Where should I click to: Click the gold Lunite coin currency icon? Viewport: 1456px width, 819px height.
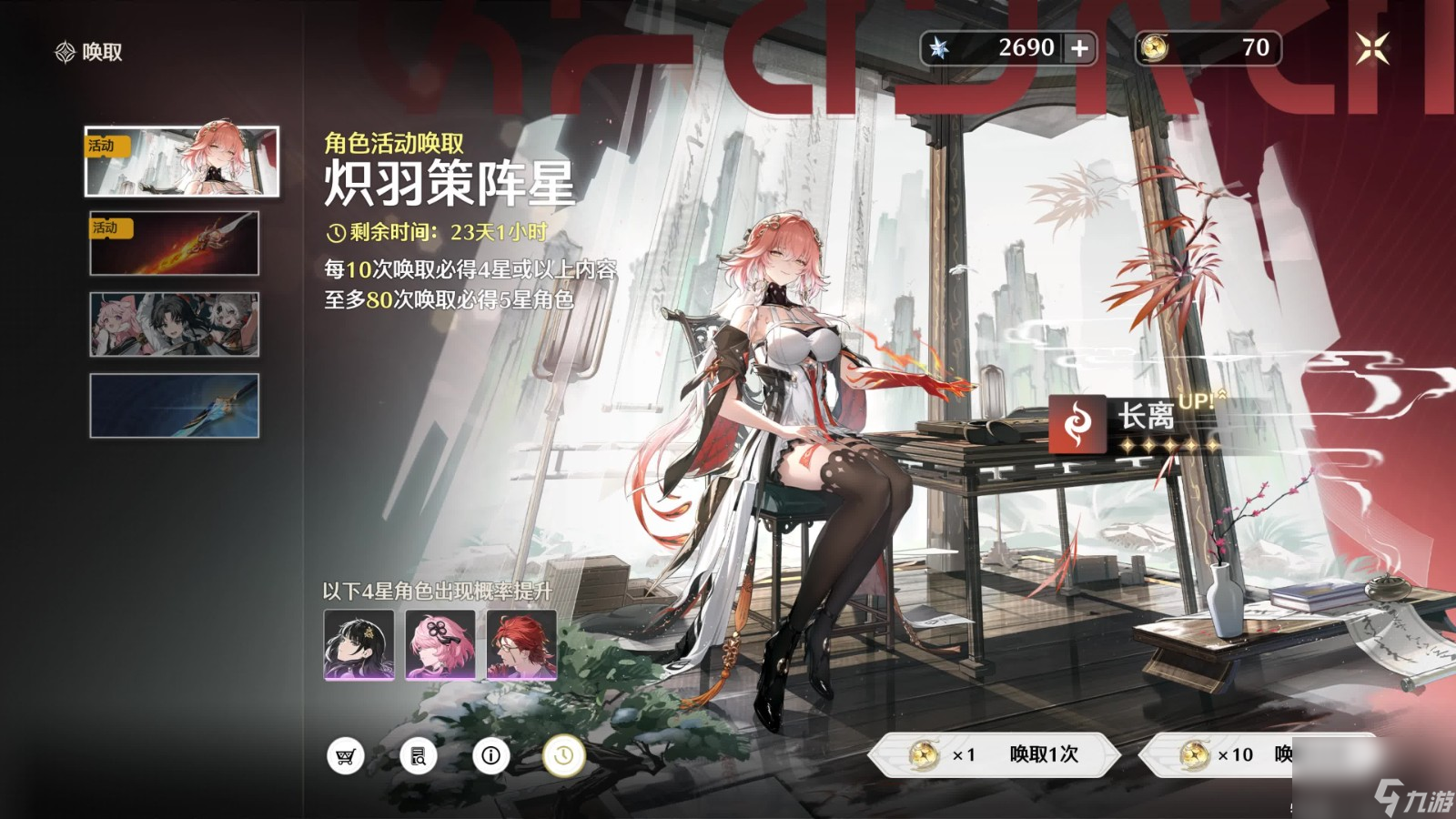click(x=1156, y=47)
